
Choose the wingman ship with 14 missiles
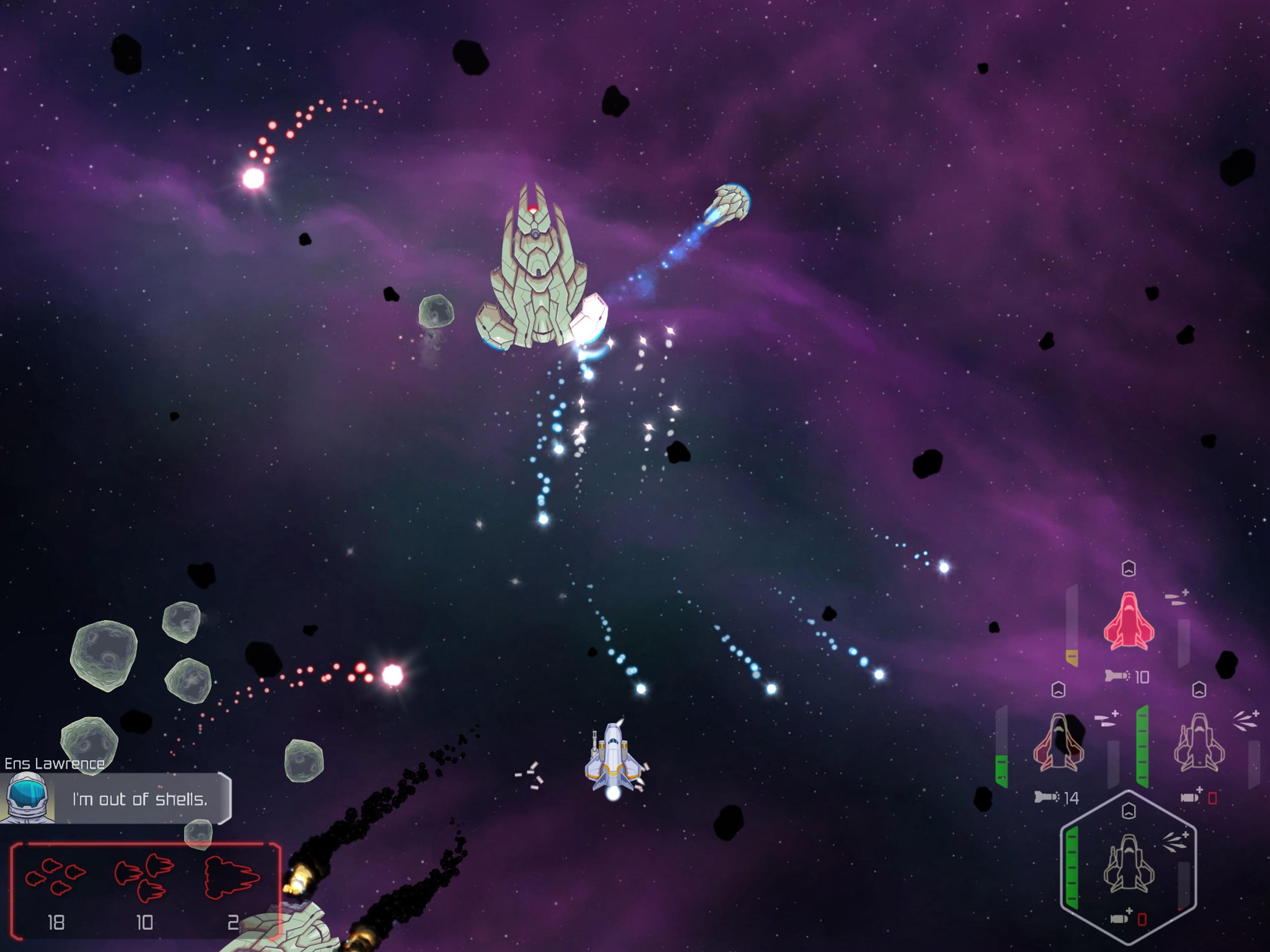tap(1058, 742)
